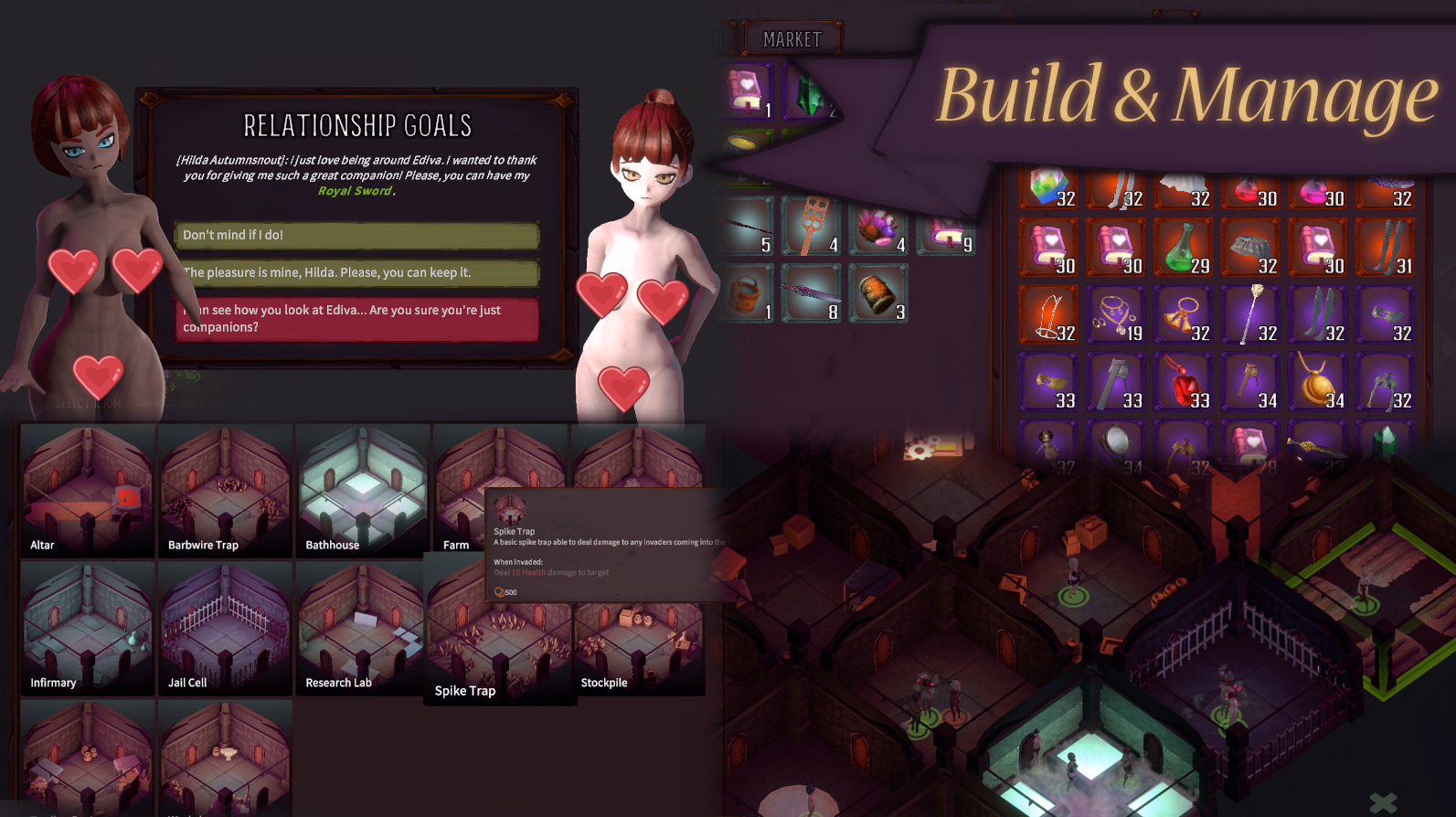
Task: Open the Market tab
Action: (793, 38)
